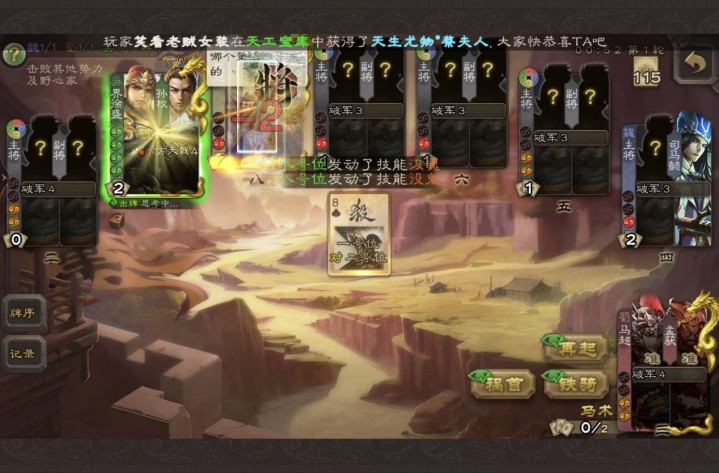Image resolution: width=719 pixels, height=473 pixels.
Task: Select the 徐盛 and 孙权 general card
Action: pyautogui.click(x=155, y=125)
